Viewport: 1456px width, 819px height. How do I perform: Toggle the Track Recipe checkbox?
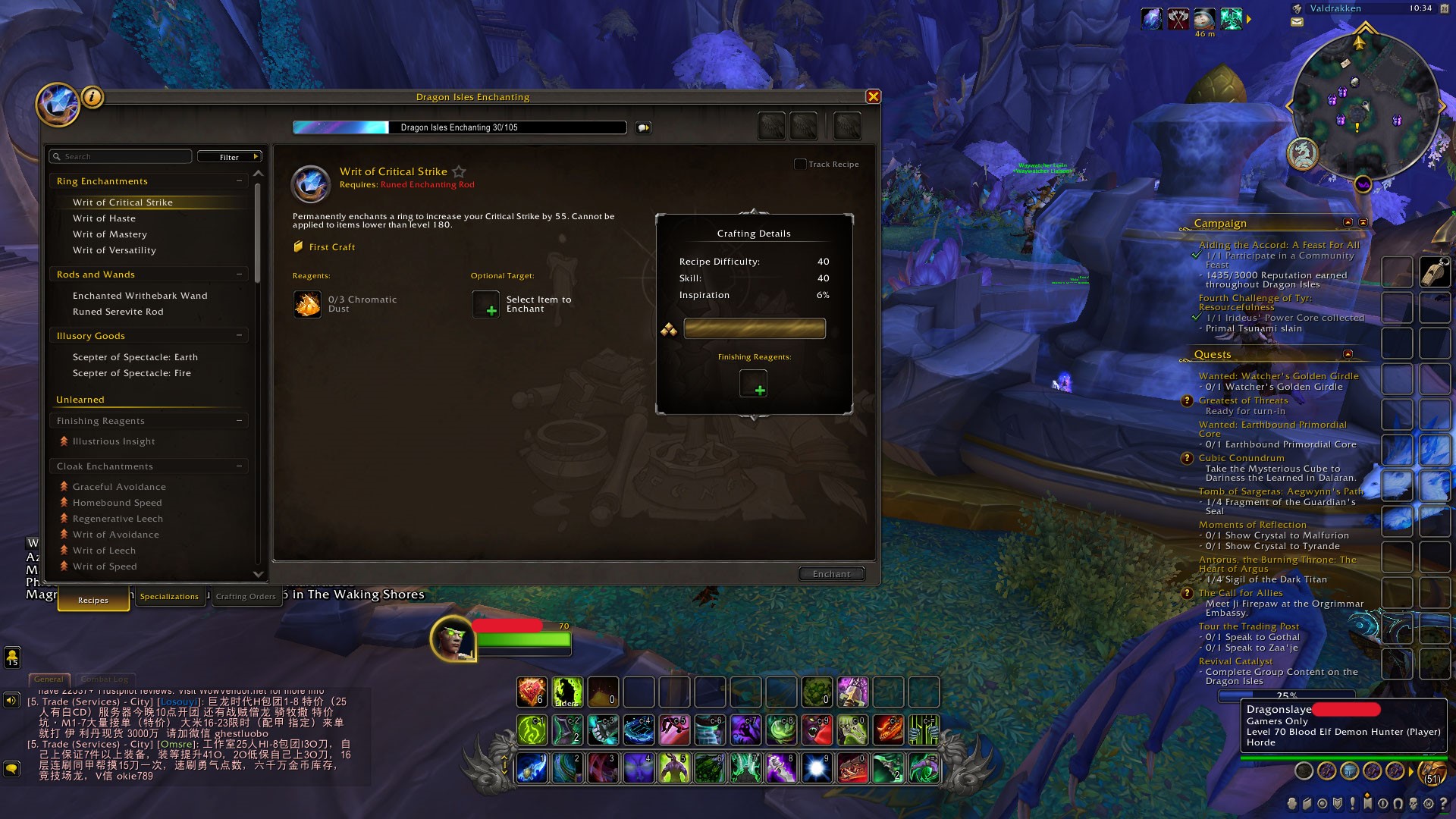pos(800,165)
